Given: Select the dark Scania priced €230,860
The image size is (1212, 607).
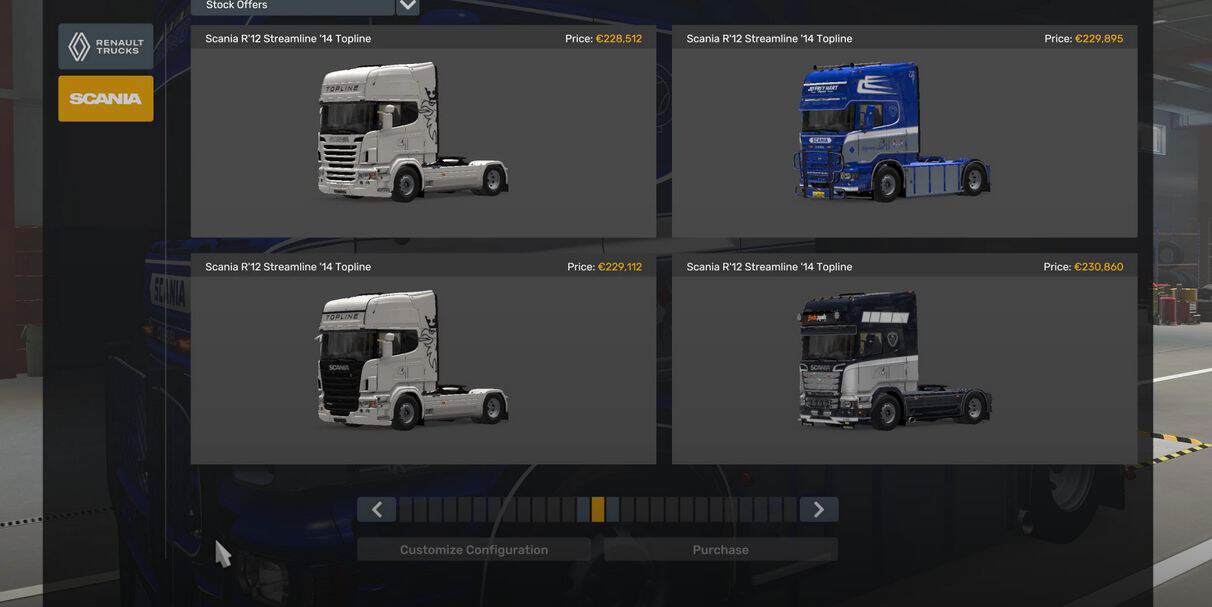Looking at the screenshot, I should pyautogui.click(x=904, y=359).
